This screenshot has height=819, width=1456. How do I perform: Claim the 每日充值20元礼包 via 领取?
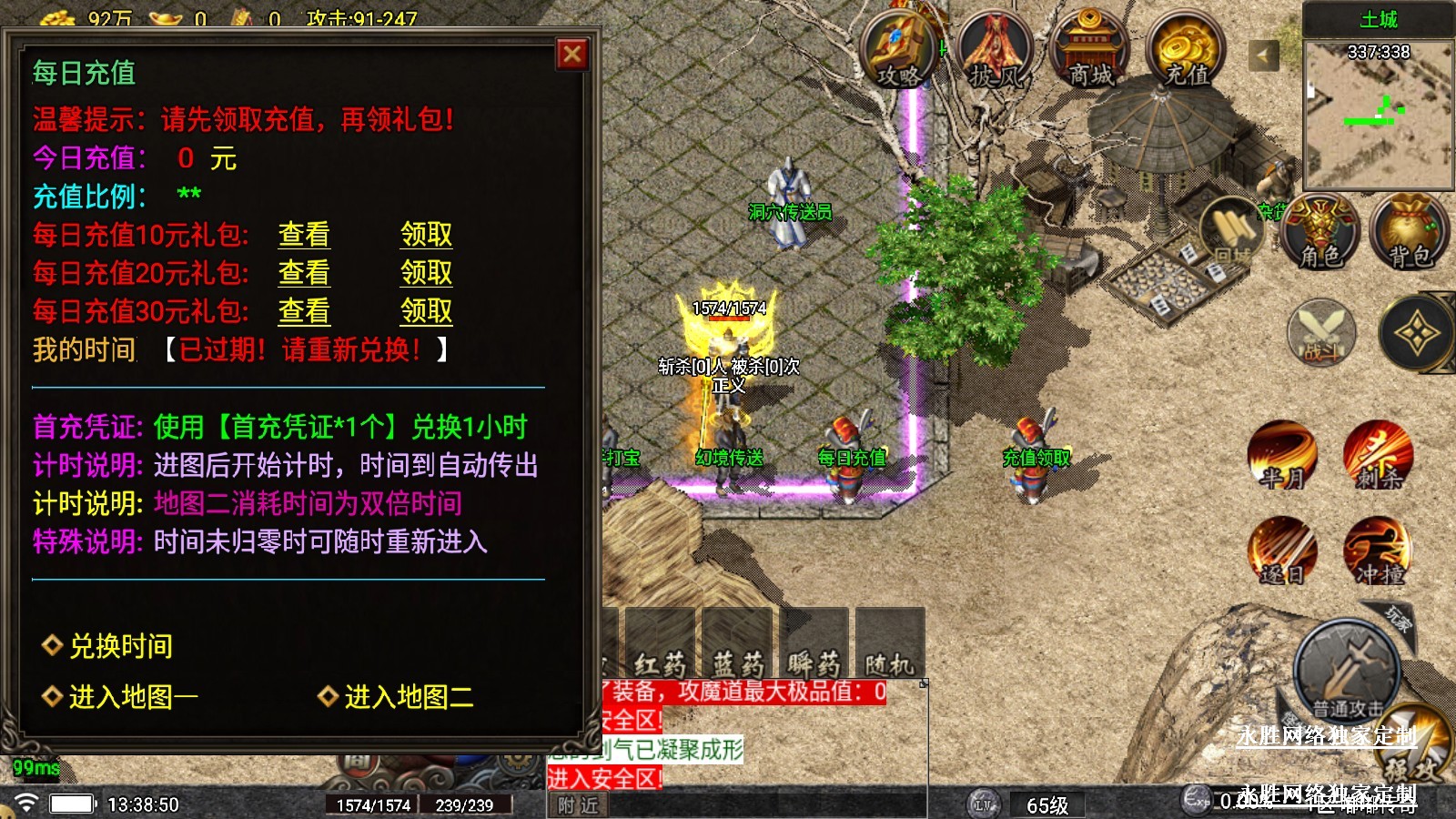pos(426,273)
